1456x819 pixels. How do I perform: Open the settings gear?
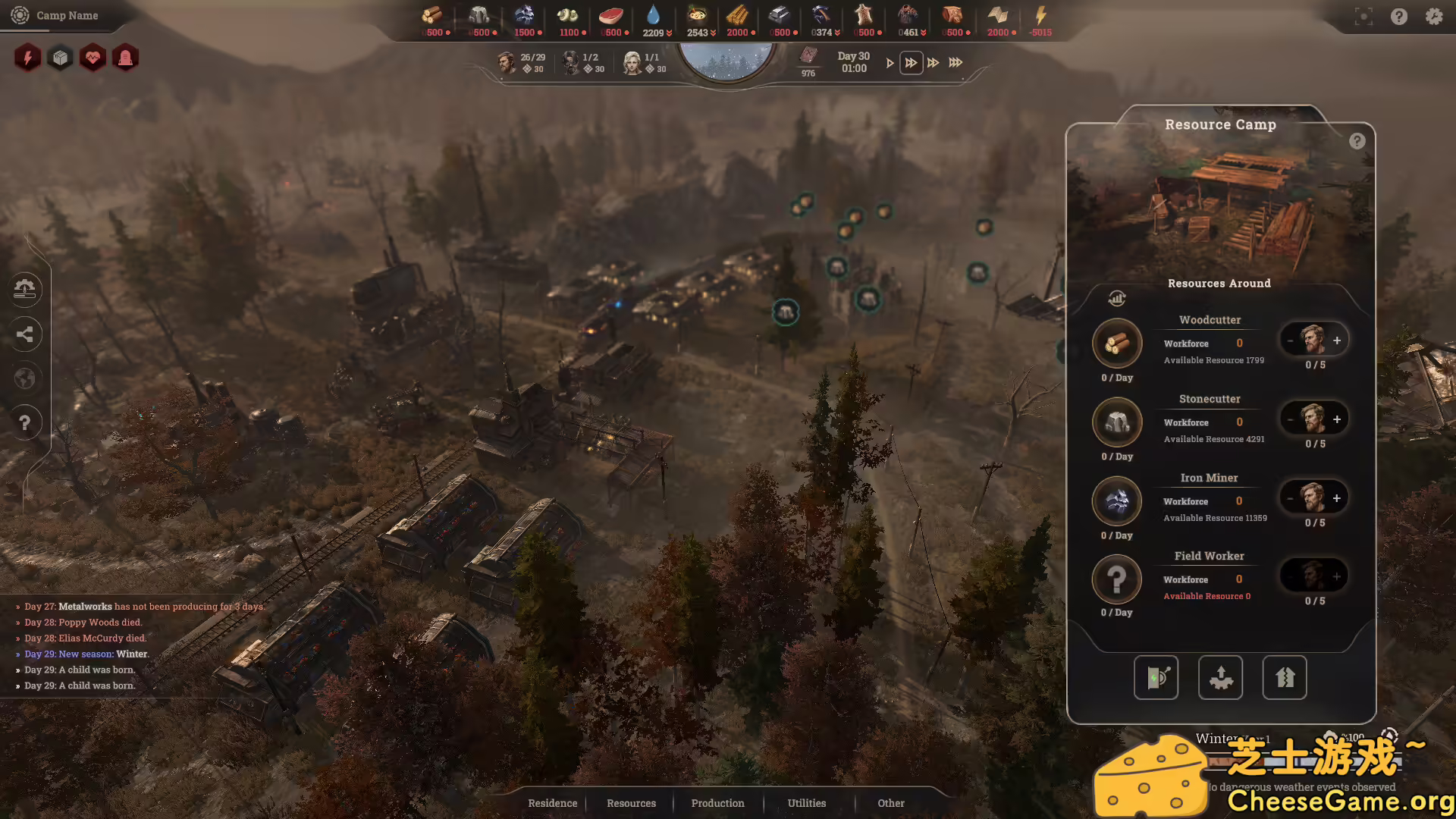[x=1433, y=16]
